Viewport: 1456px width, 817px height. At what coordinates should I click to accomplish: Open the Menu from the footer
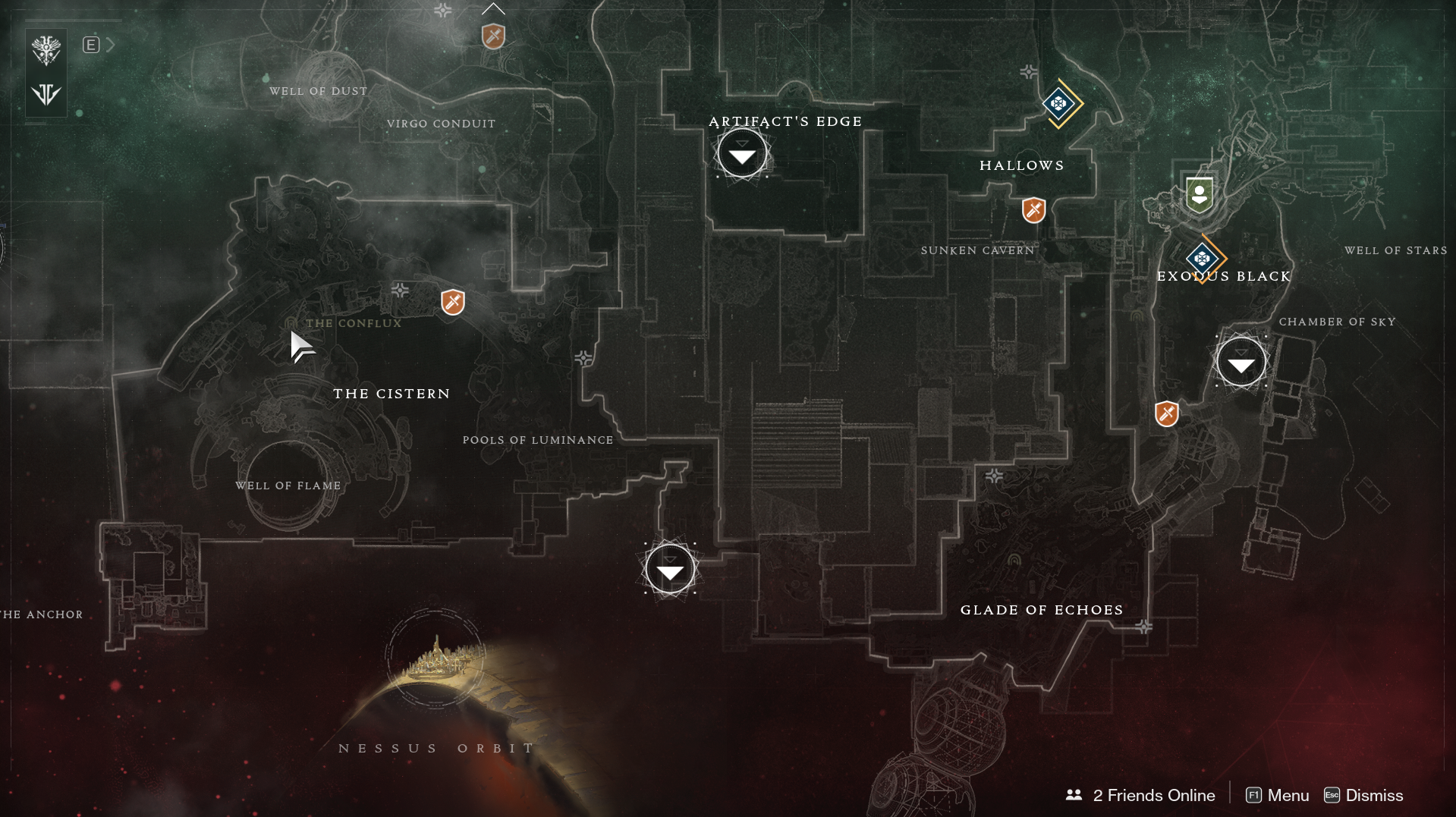[x=1278, y=795]
